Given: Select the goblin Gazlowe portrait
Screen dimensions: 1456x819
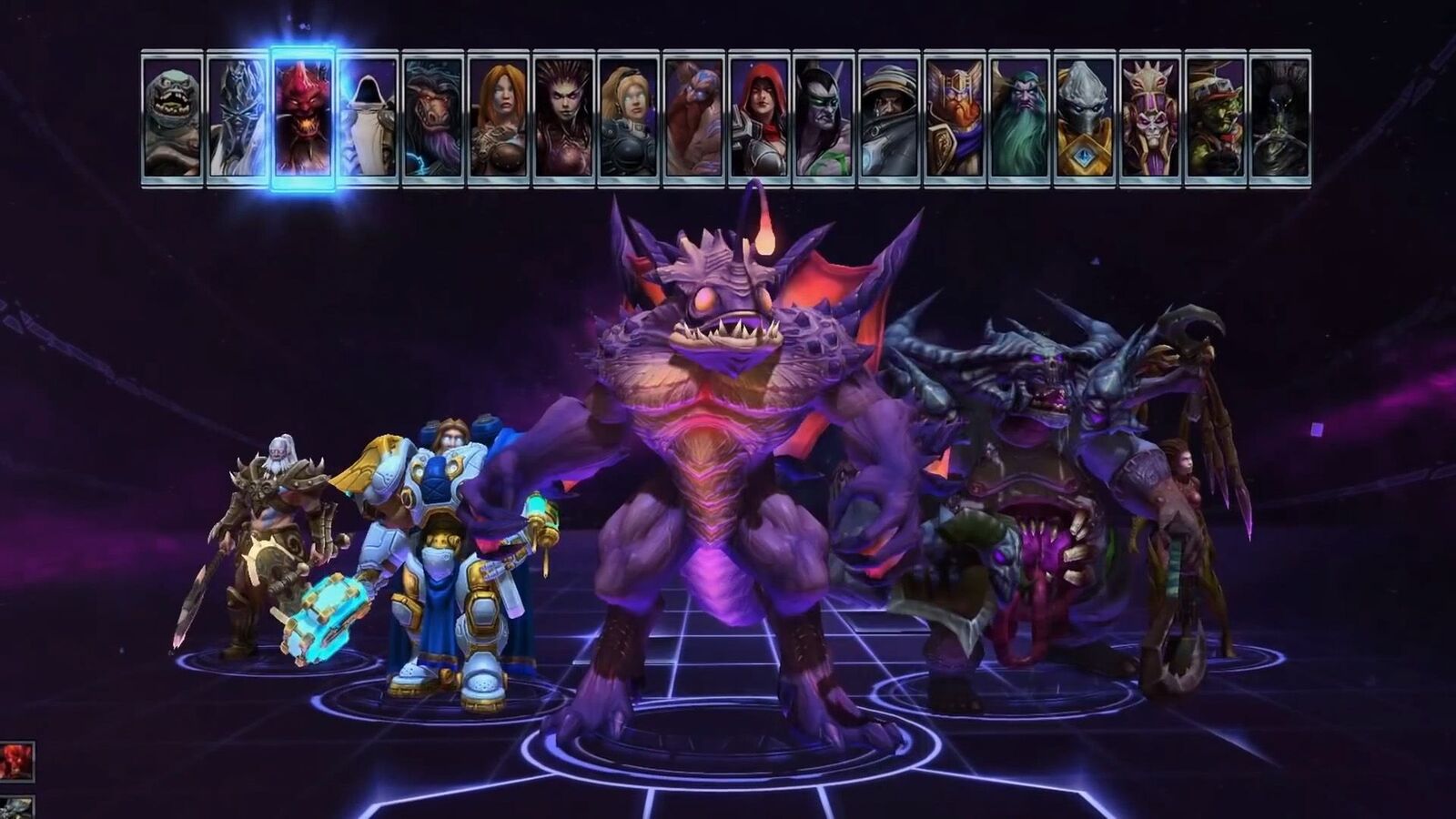Looking at the screenshot, I should (x=1216, y=118).
